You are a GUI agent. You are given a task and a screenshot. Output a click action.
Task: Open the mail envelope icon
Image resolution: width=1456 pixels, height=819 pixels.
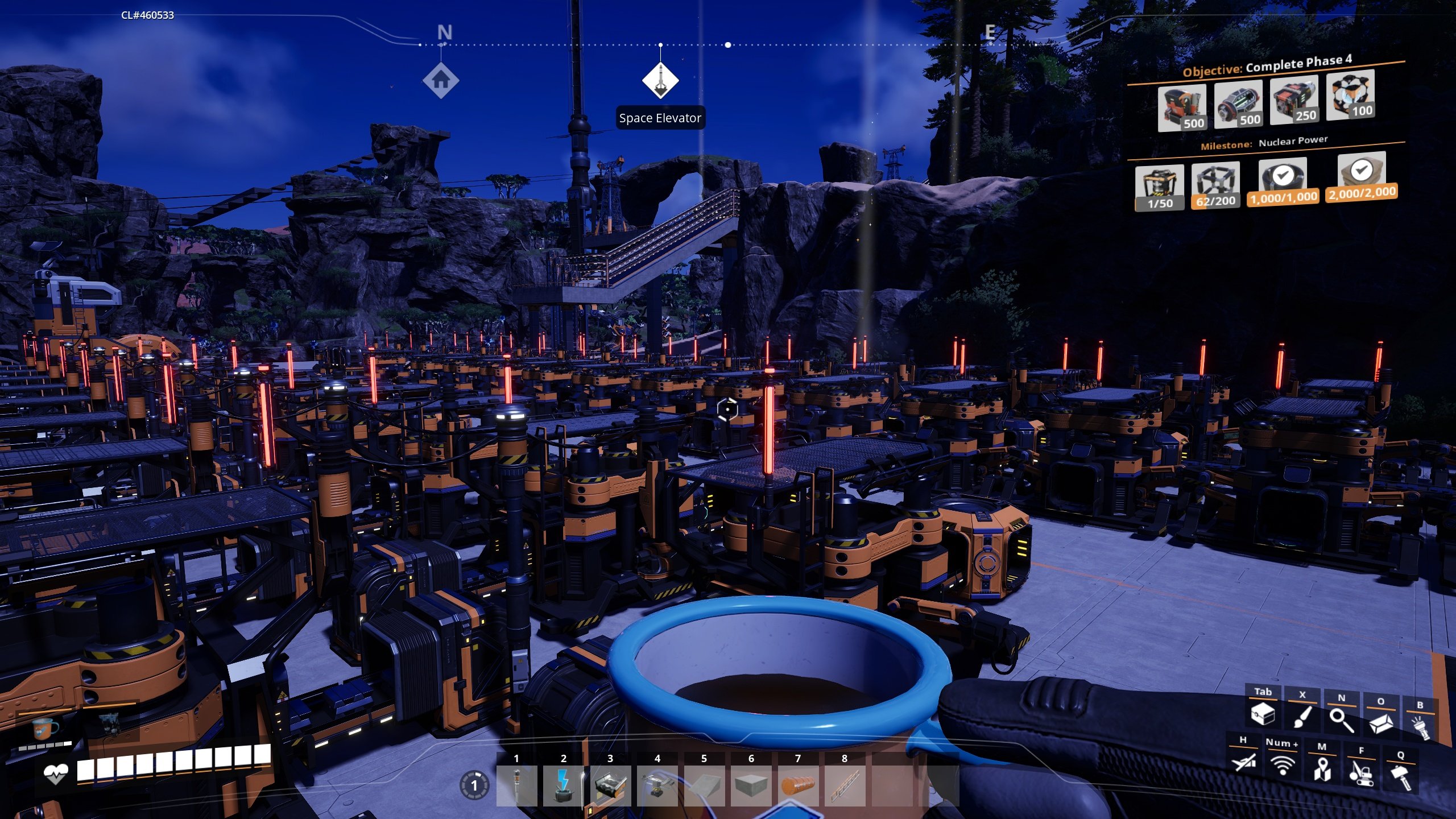pyautogui.click(x=1382, y=726)
